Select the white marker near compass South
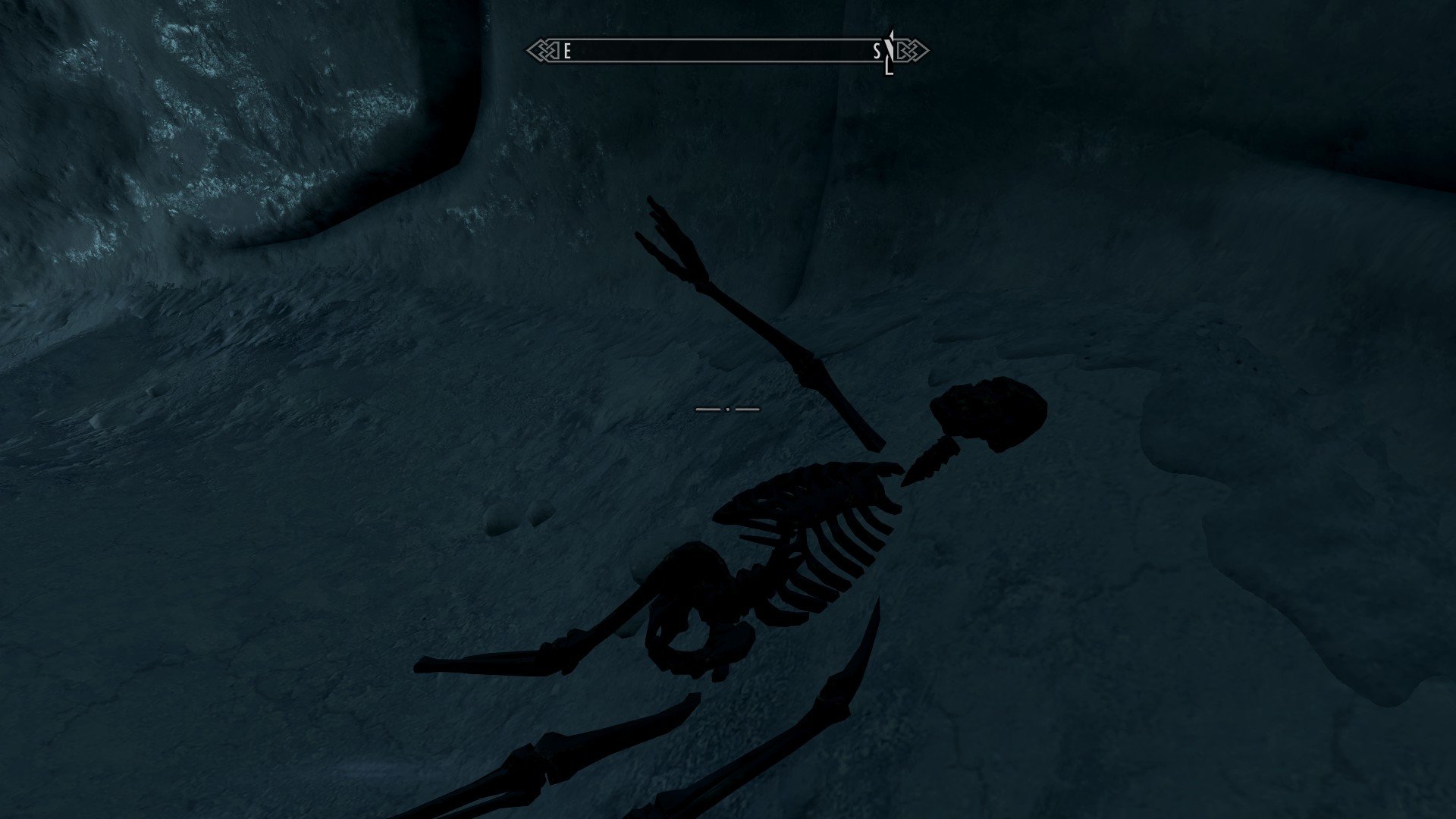Viewport: 1456px width, 819px height. [x=891, y=52]
